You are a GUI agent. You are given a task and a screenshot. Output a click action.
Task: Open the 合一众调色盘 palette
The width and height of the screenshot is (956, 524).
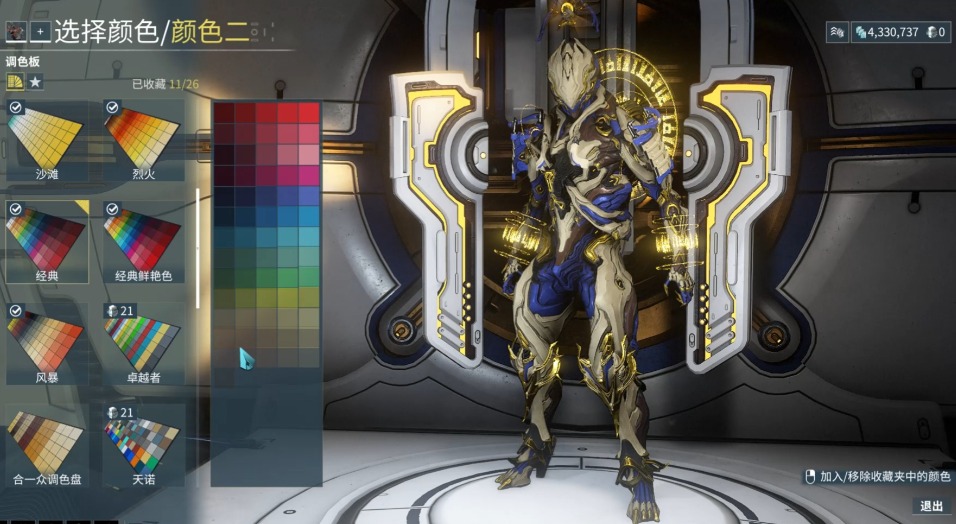coord(47,443)
